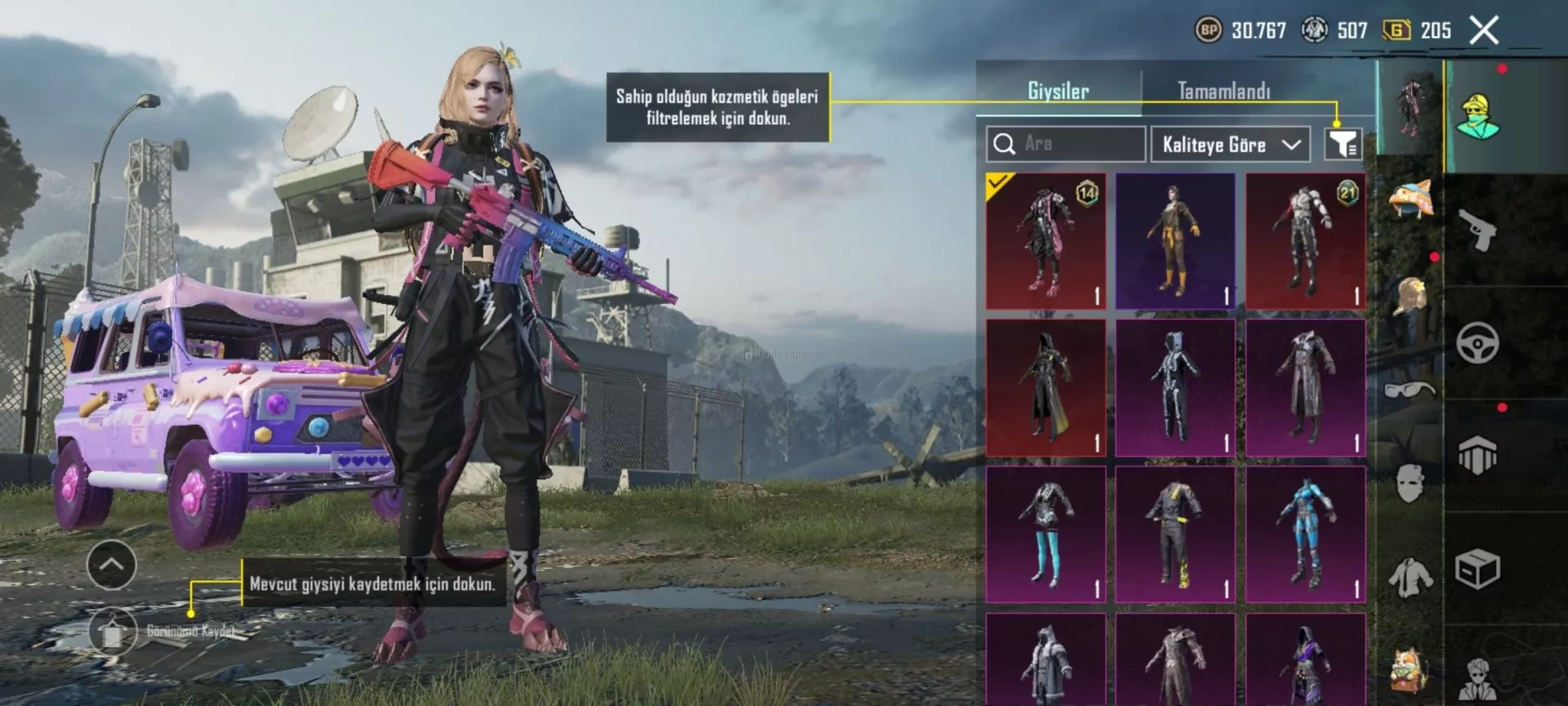Open the box crate category
Image resolution: width=1568 pixels, height=706 pixels.
tap(1477, 569)
